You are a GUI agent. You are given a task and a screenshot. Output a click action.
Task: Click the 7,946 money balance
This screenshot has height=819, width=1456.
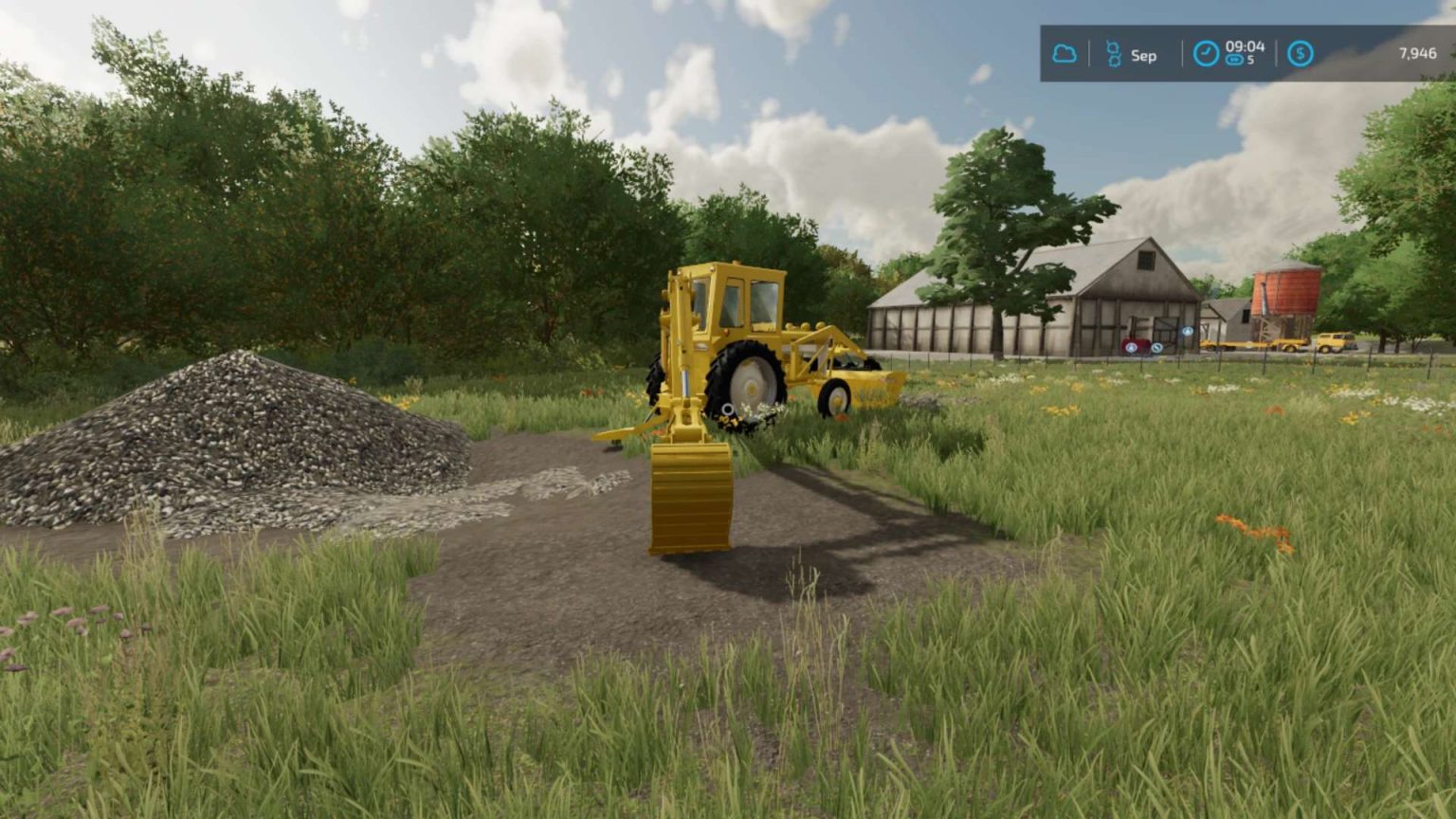click(1419, 53)
